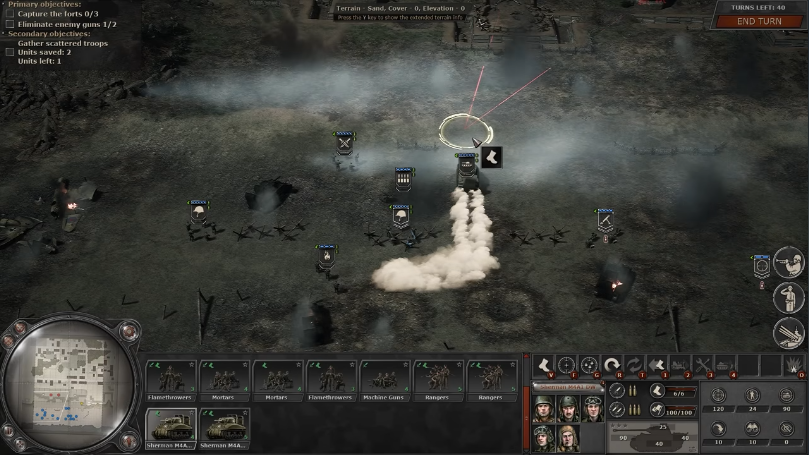Activate the boot move command
Screen dimensions: 809x455
click(543, 365)
